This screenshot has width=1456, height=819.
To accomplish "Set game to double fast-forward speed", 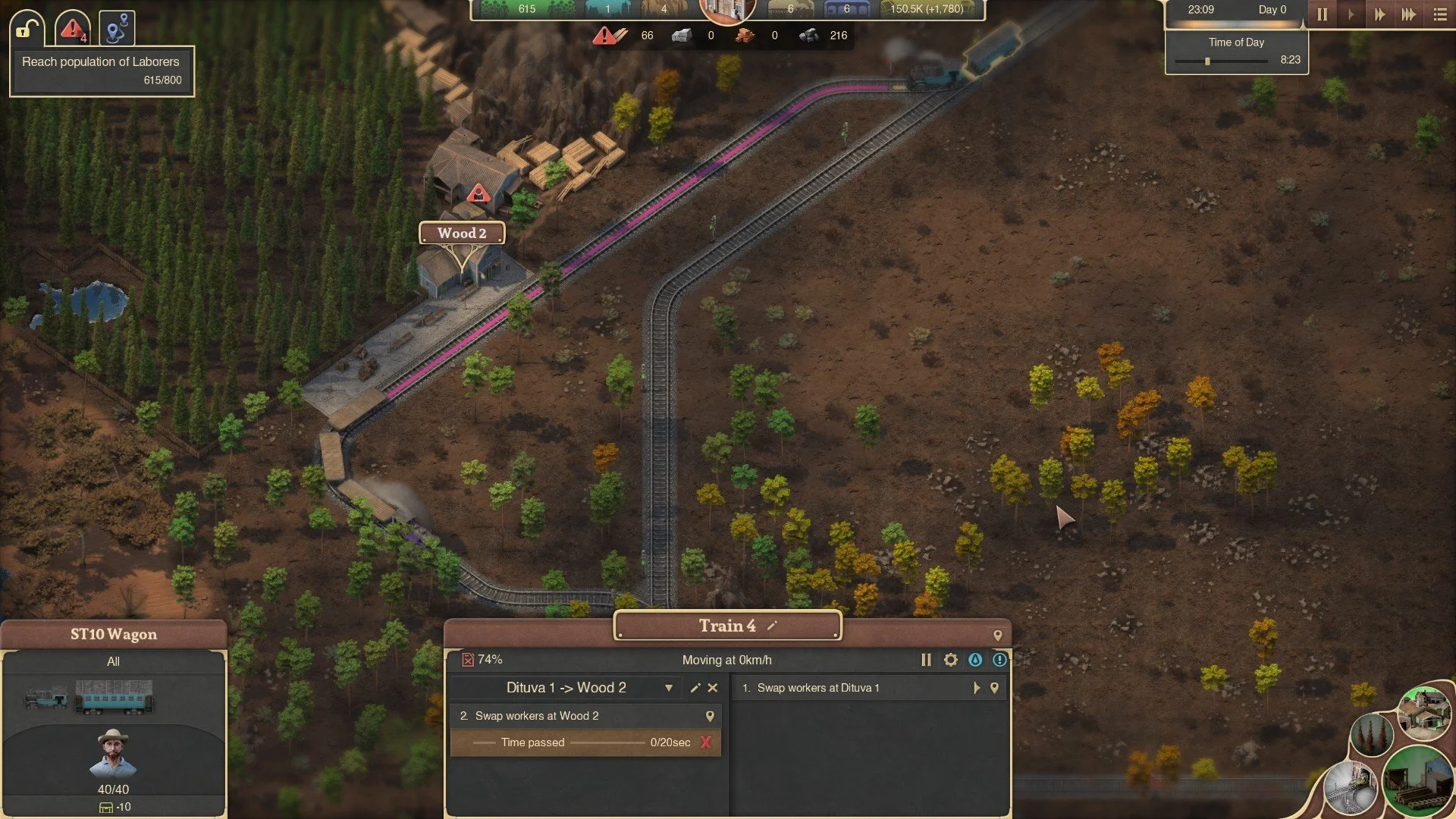I will [x=1379, y=14].
